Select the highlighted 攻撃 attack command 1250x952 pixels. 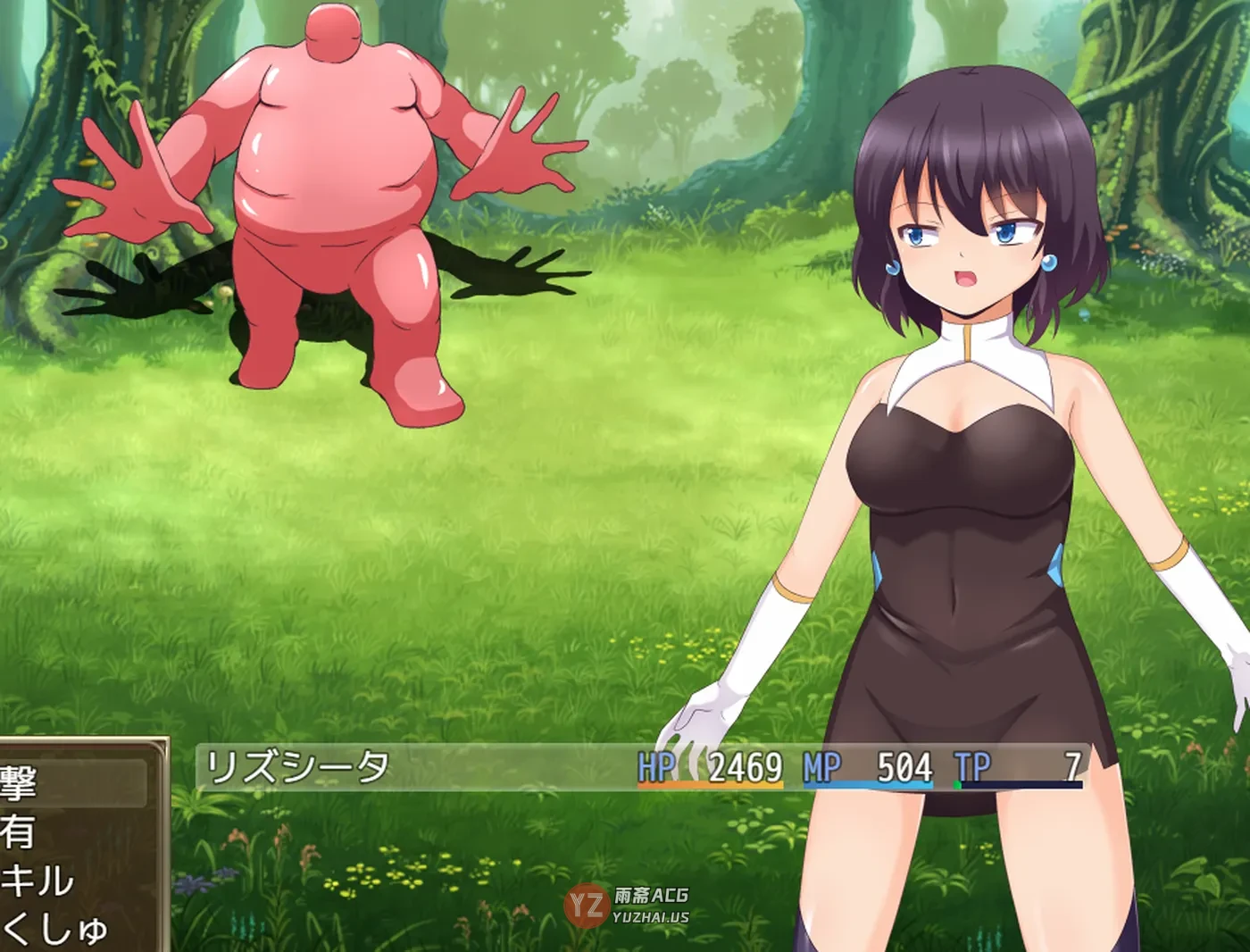pos(54,783)
